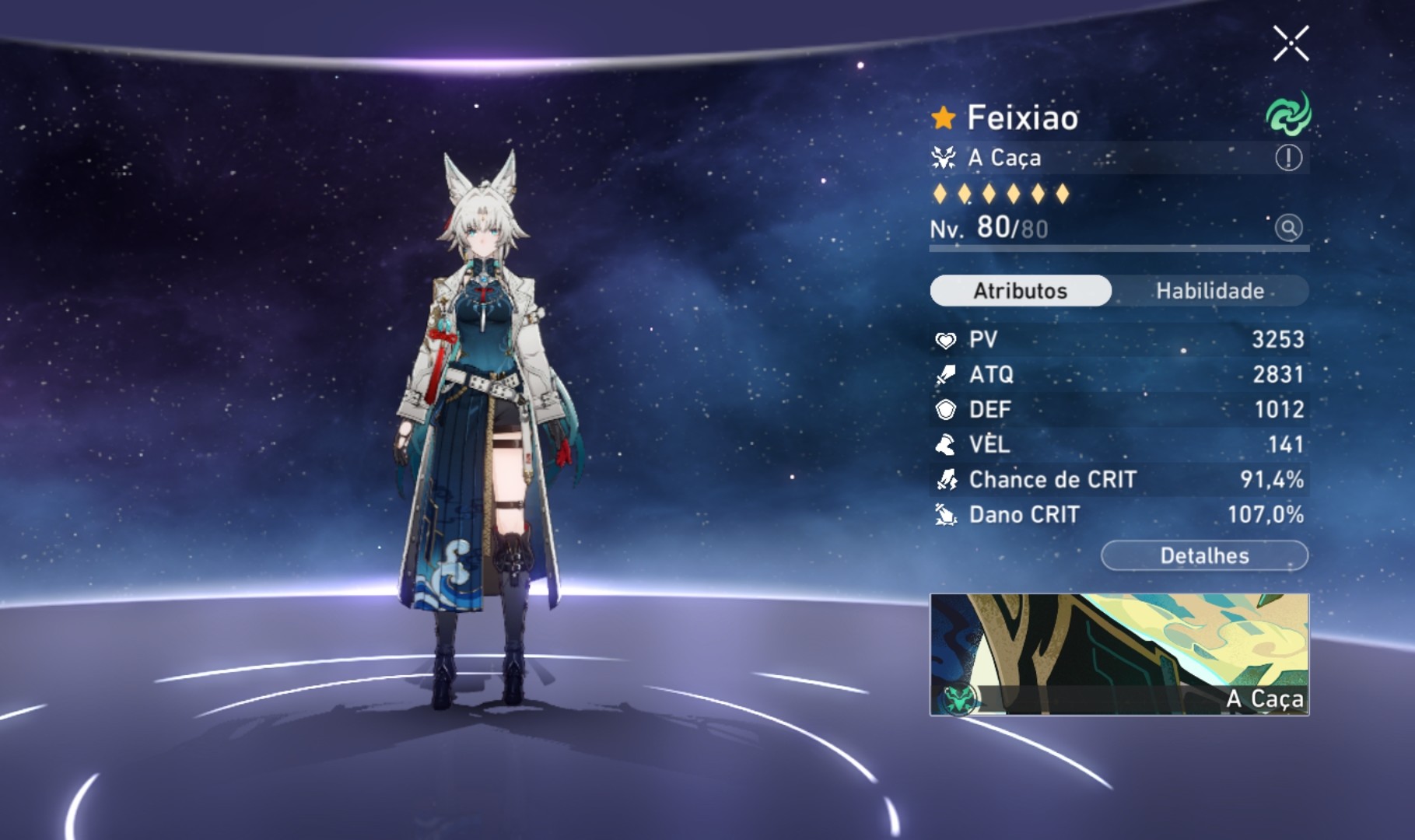Open the level magnifier search icon

pyautogui.click(x=1289, y=230)
